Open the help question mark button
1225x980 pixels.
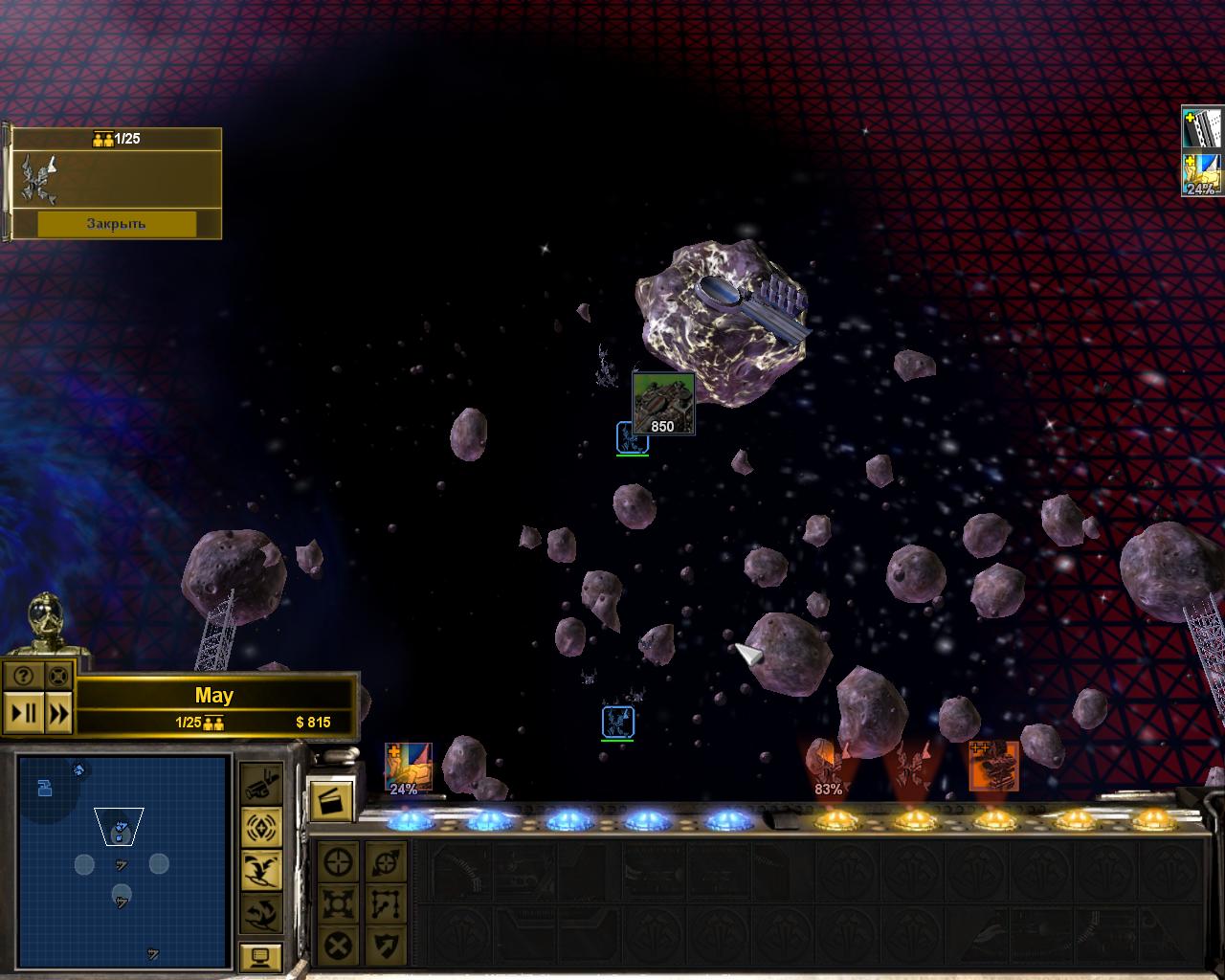[x=24, y=676]
